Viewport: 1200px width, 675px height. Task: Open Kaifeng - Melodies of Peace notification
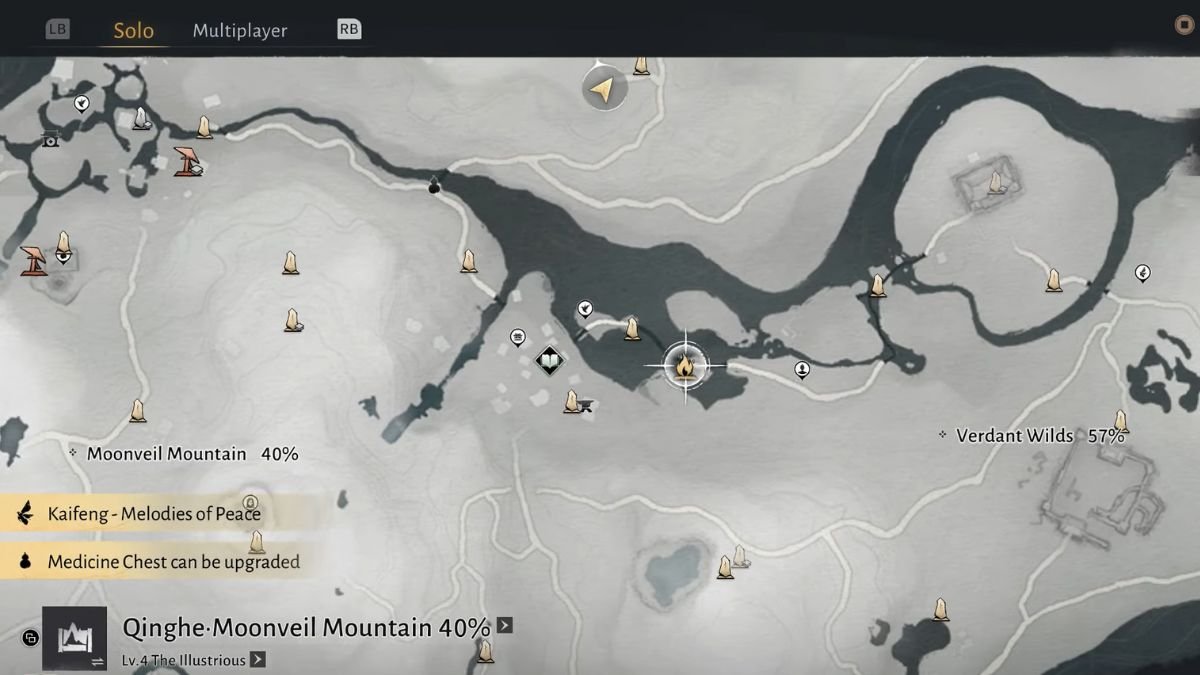(153, 514)
